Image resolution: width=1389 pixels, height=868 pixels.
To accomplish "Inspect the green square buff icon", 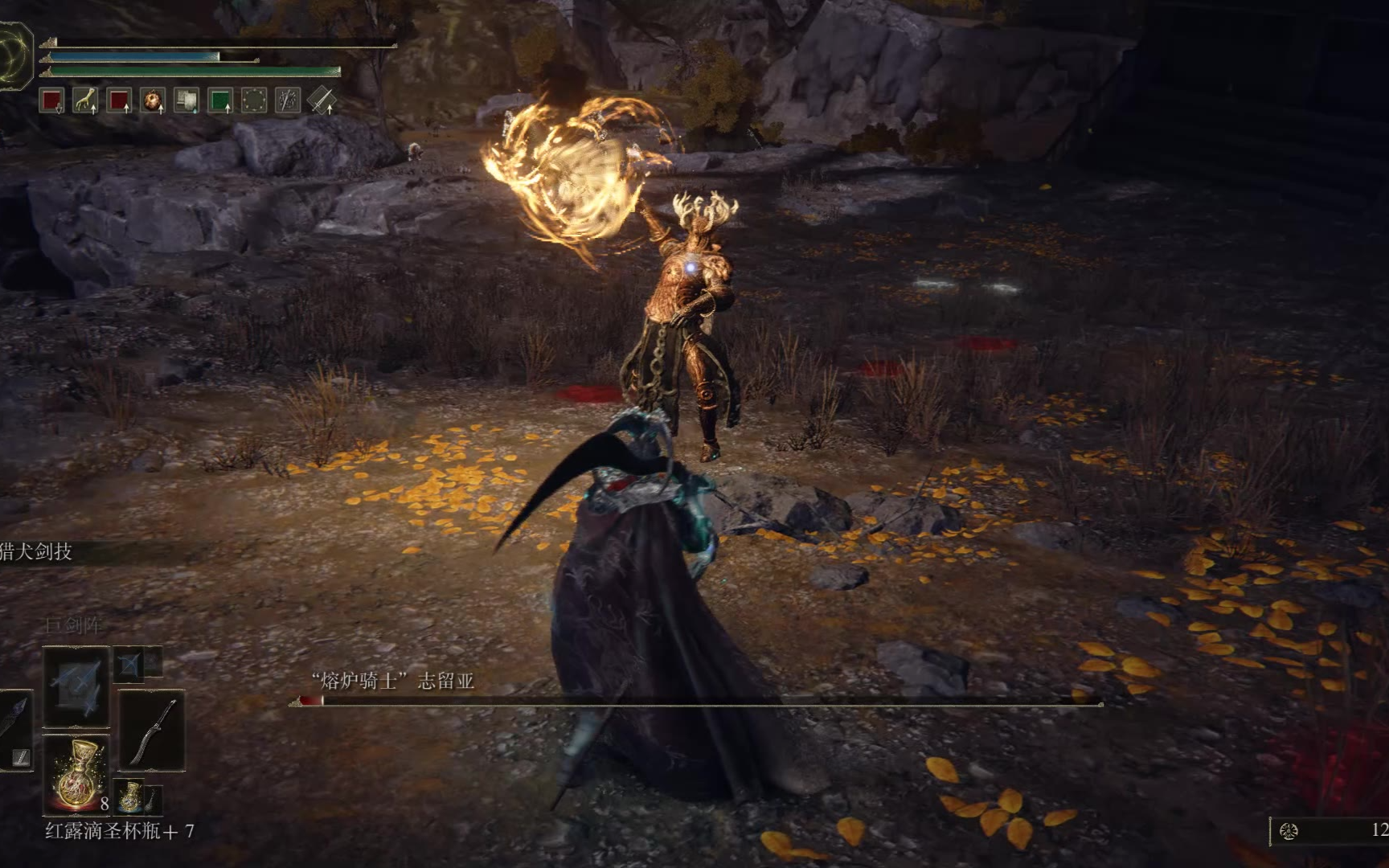I will point(220,101).
